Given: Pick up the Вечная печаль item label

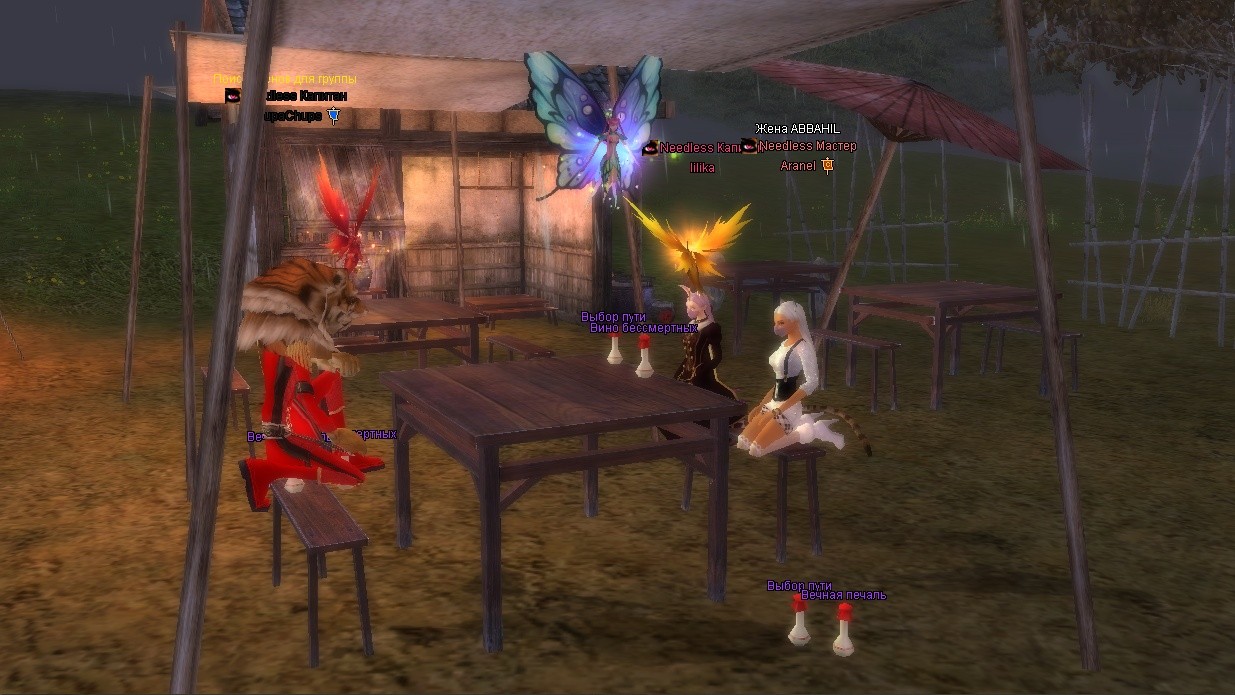Looking at the screenshot, I should coord(843,596).
